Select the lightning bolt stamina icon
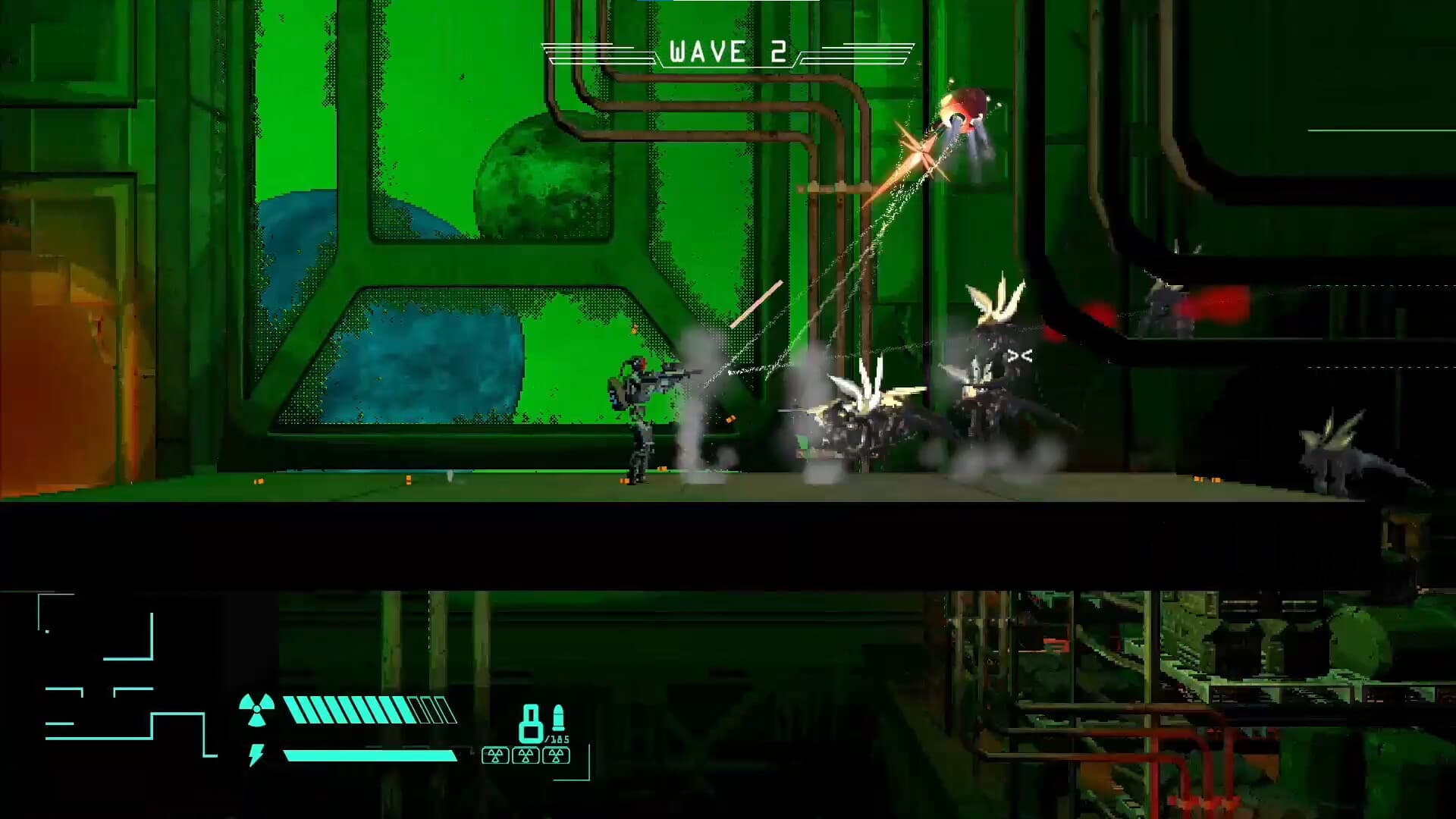The height and width of the screenshot is (819, 1456). (x=256, y=754)
